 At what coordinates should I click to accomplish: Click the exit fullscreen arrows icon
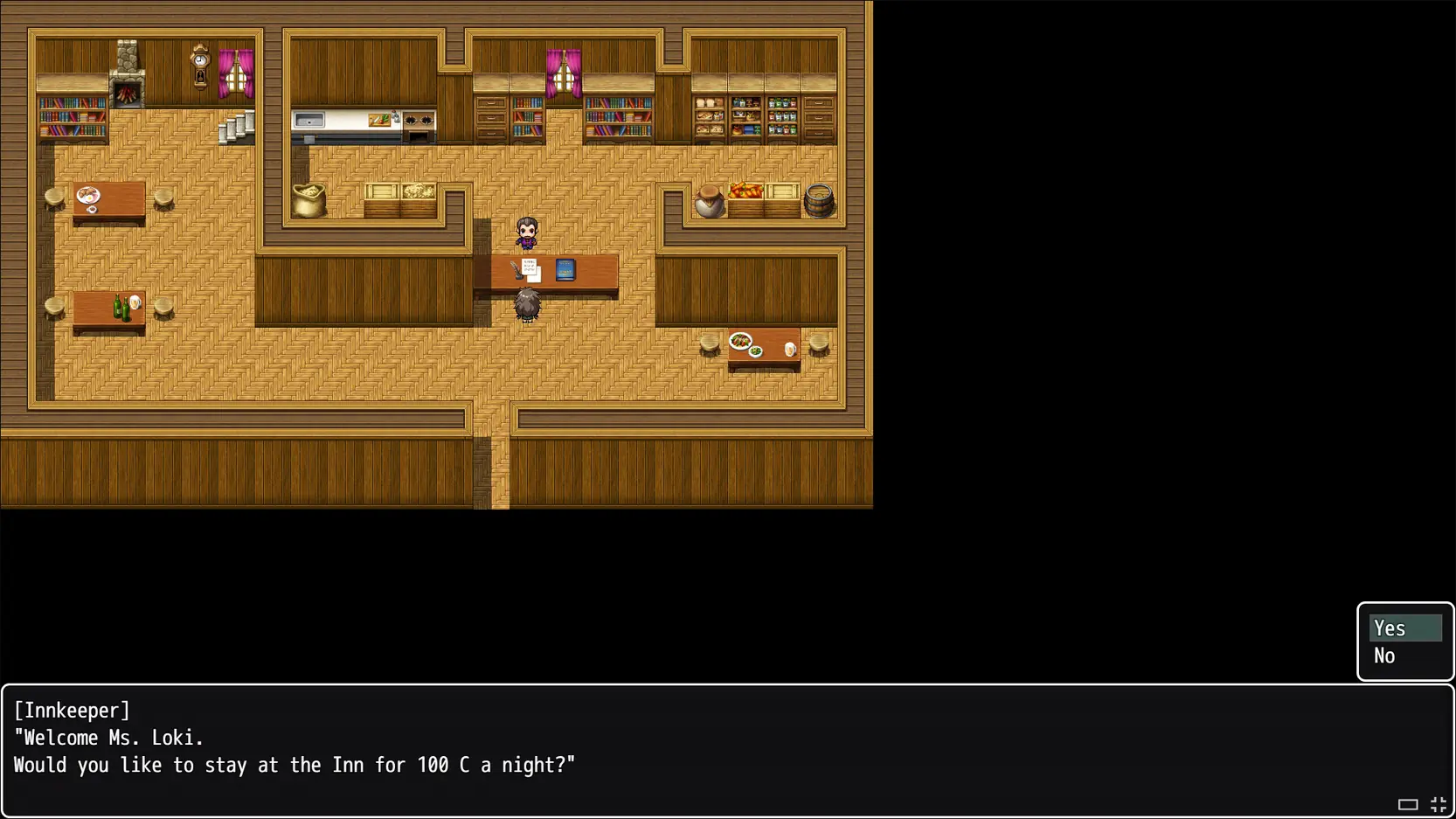point(1438,804)
